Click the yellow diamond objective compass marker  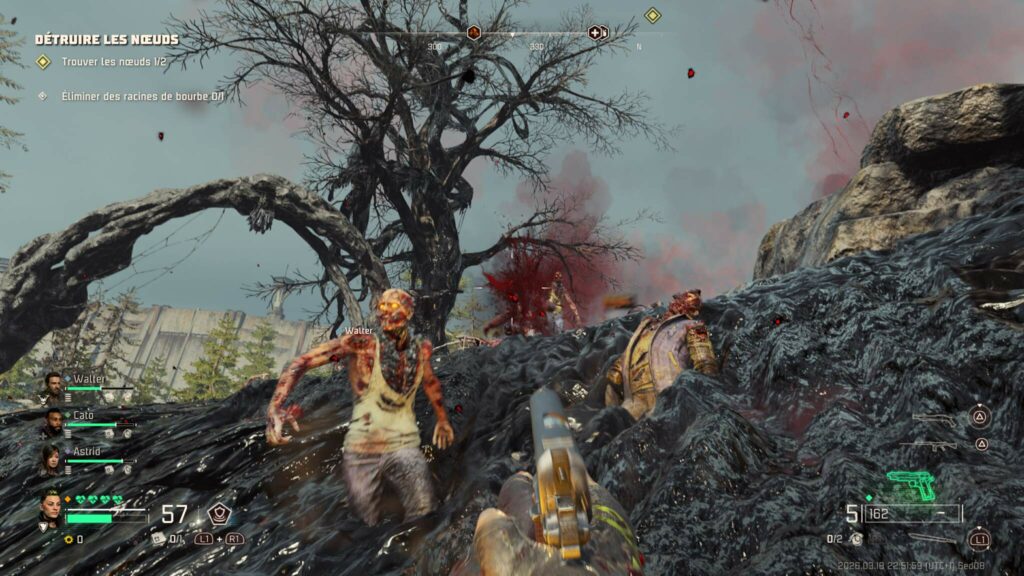point(652,15)
